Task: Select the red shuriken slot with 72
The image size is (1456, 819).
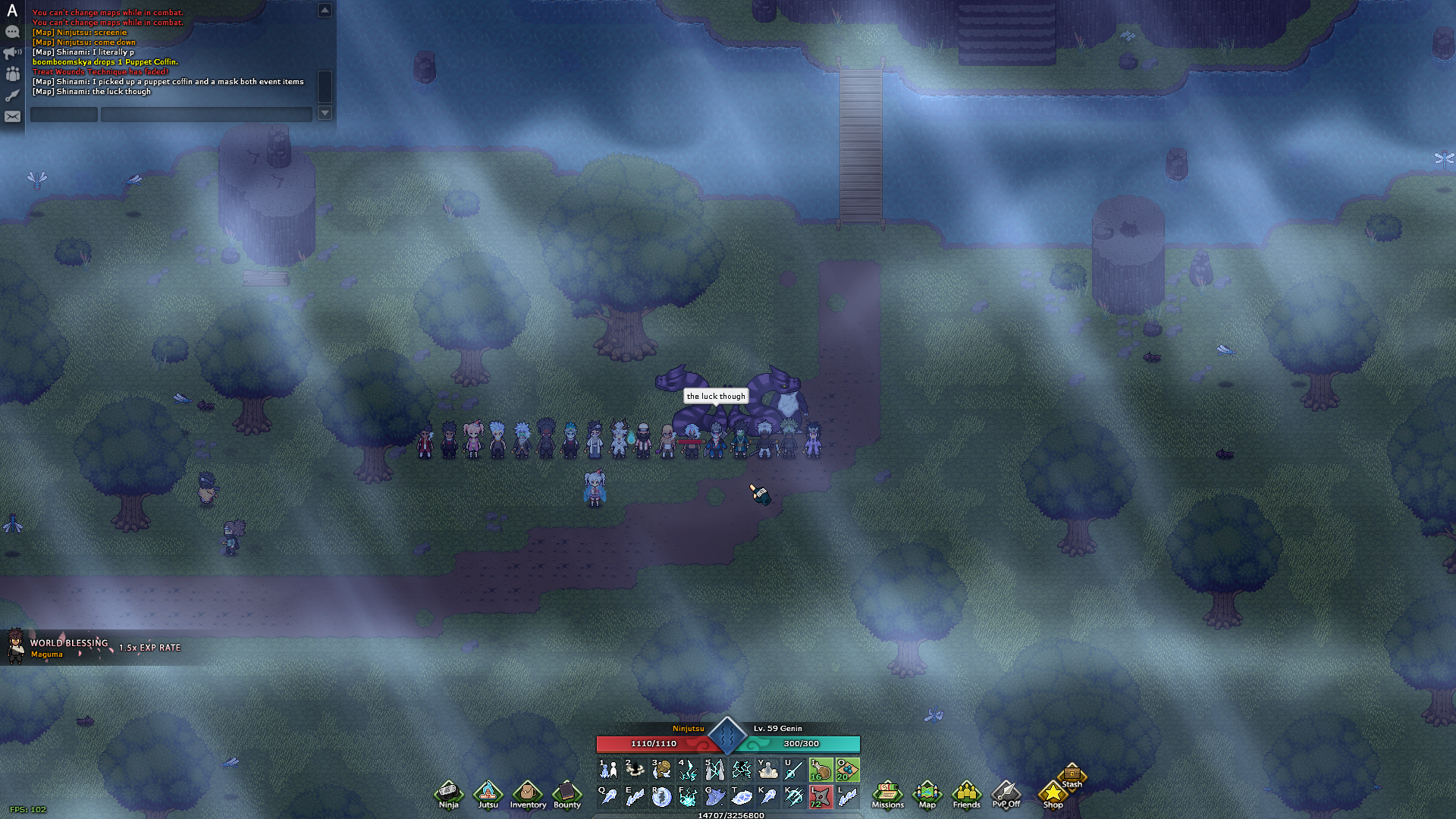Action: point(821,796)
